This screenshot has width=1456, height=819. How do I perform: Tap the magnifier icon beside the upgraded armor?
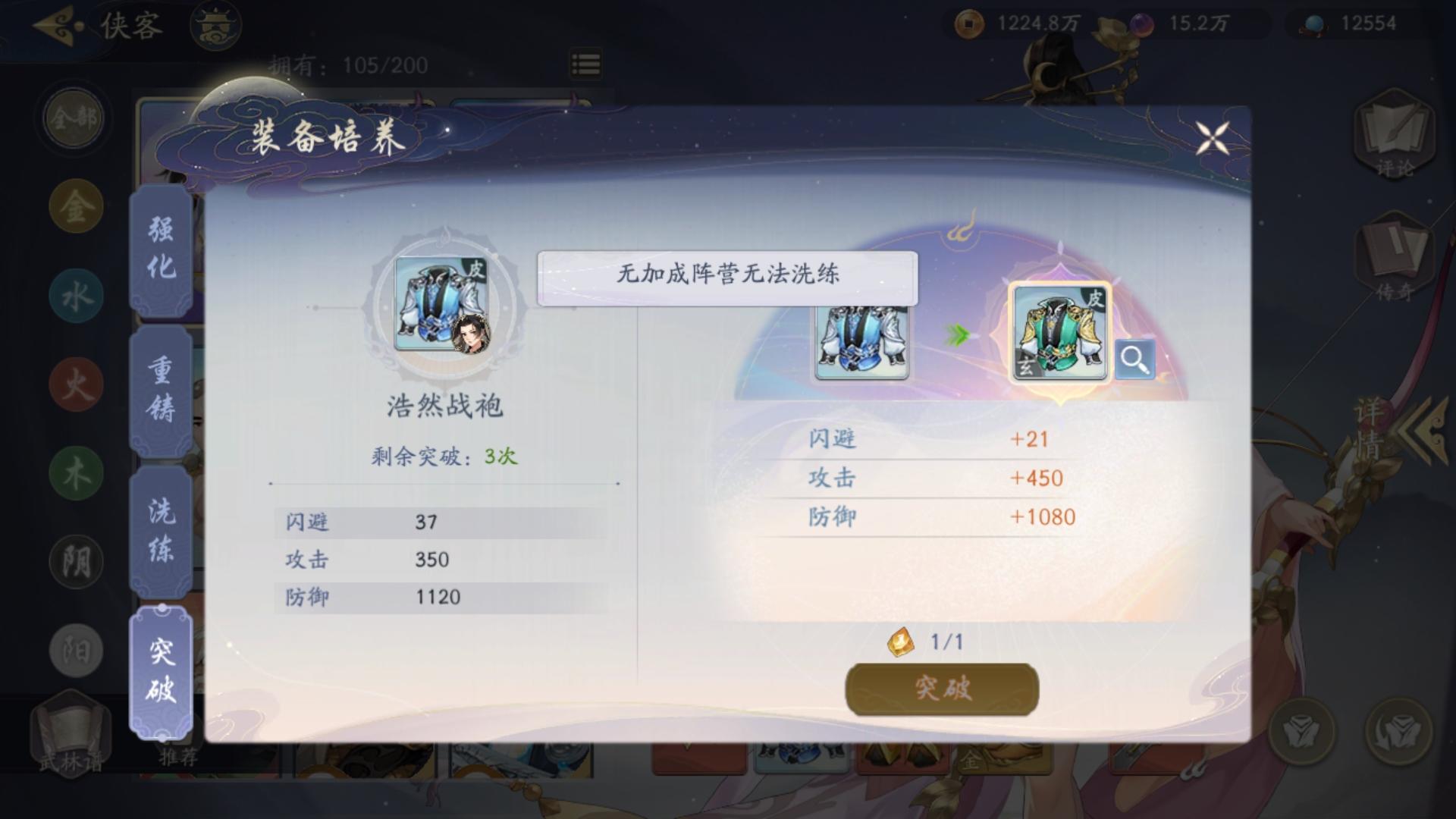click(1135, 359)
